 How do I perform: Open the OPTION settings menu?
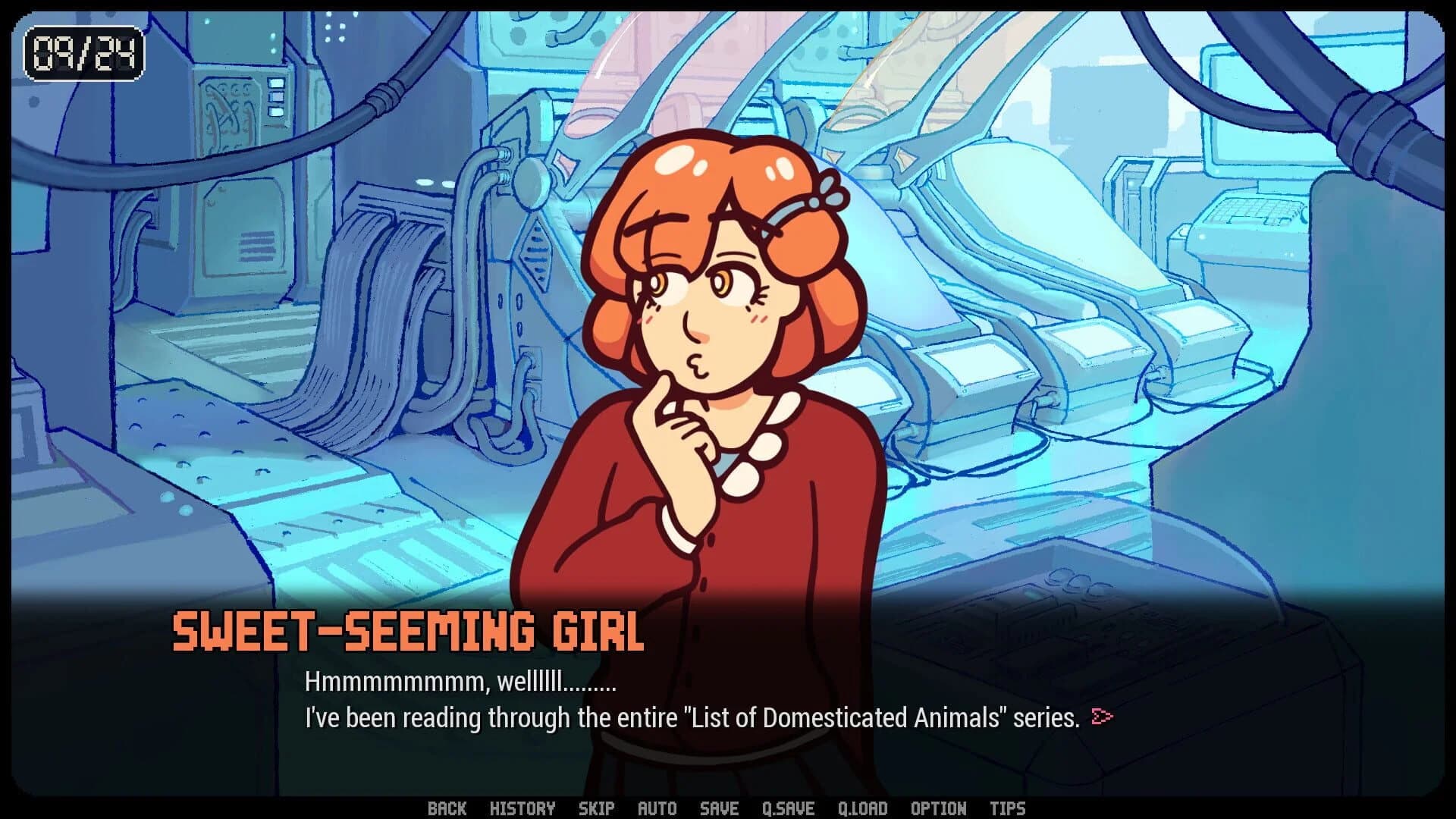(938, 808)
